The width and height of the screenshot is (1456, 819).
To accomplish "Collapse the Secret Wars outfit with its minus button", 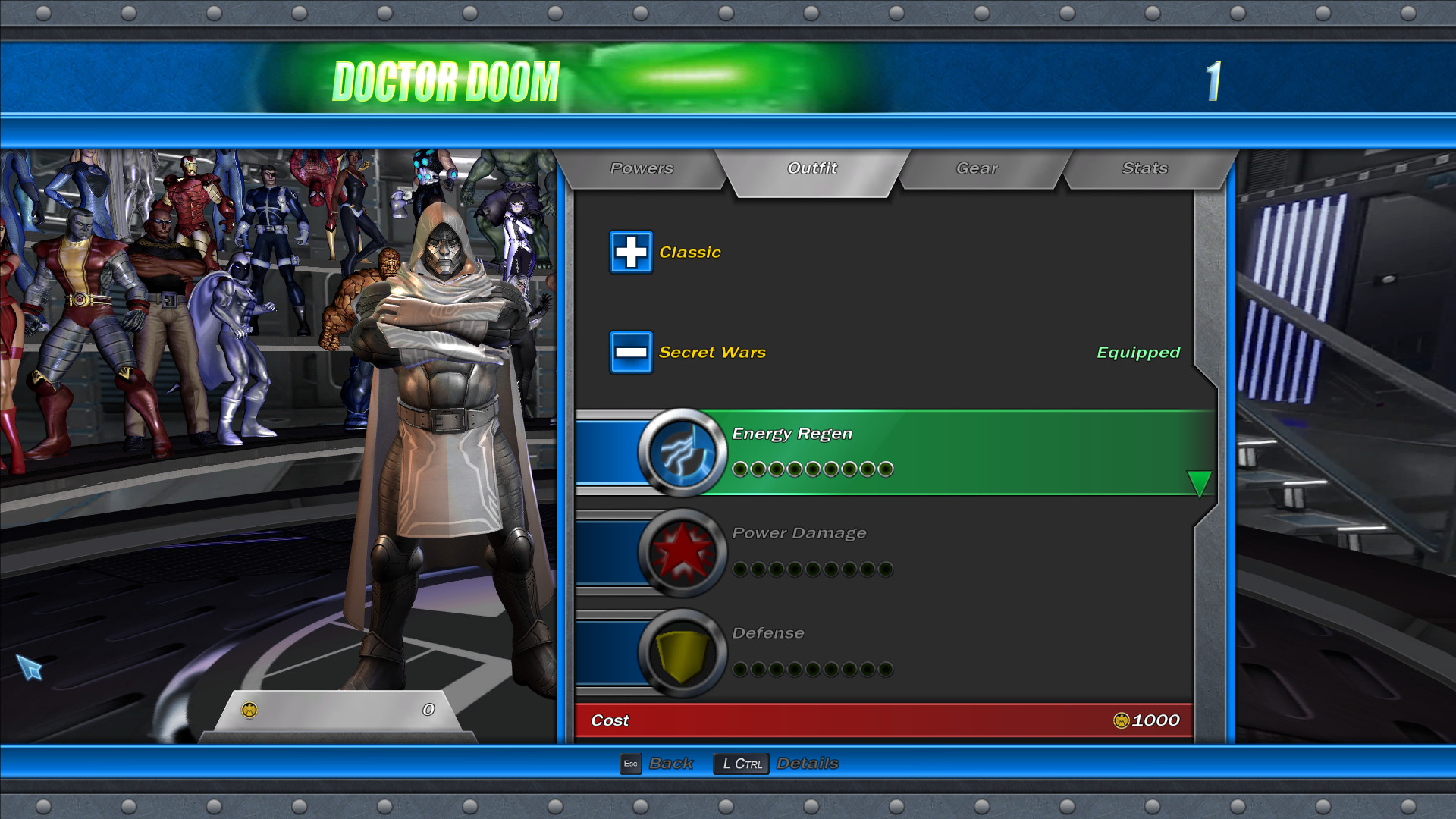I will pos(631,352).
